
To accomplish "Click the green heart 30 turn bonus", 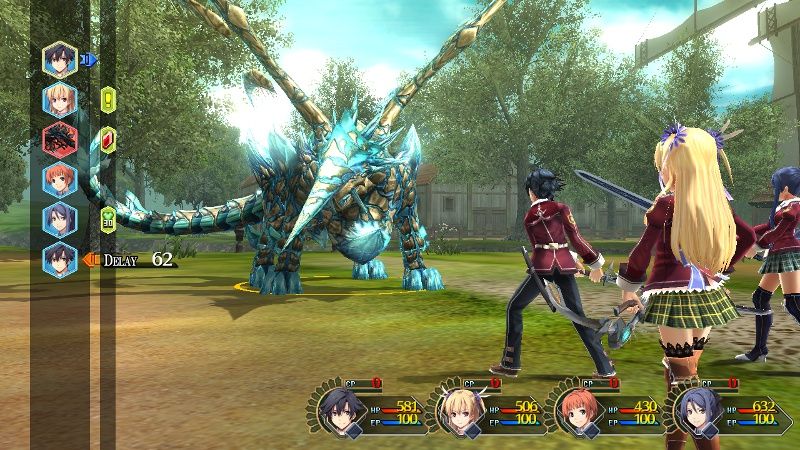I will 108,218.
